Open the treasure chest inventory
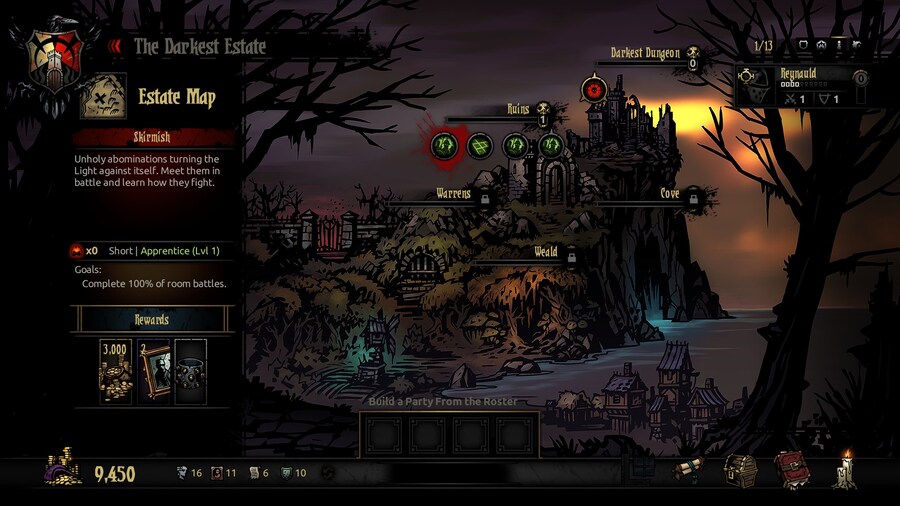The image size is (900, 506). (740, 470)
